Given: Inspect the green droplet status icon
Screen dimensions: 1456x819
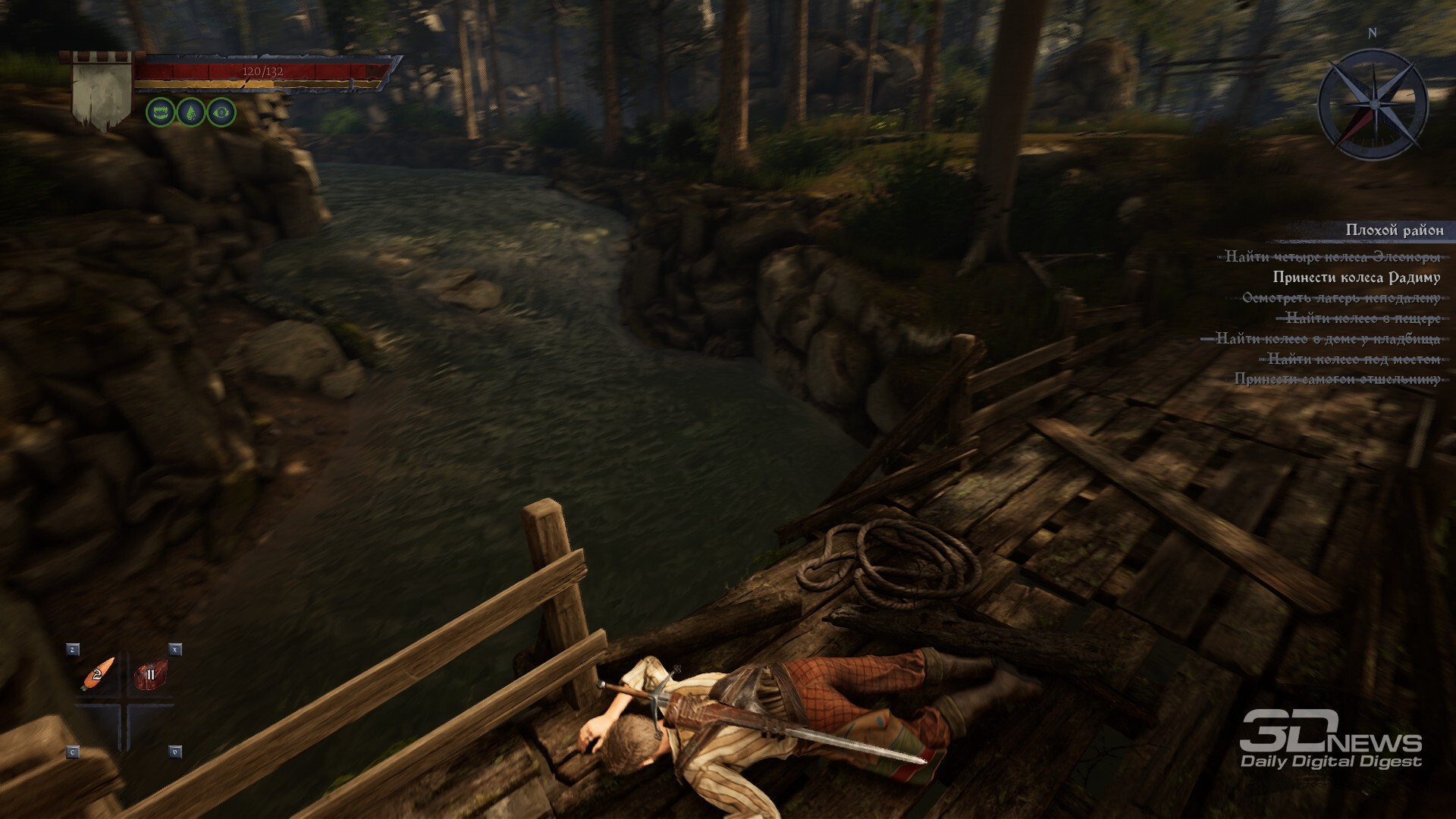Looking at the screenshot, I should click(191, 112).
